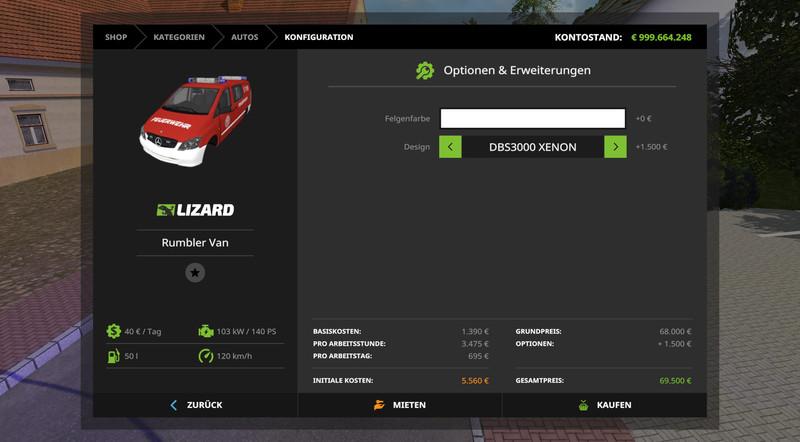The image size is (800, 442).
Task: Select the previous Design option
Action: (450, 147)
